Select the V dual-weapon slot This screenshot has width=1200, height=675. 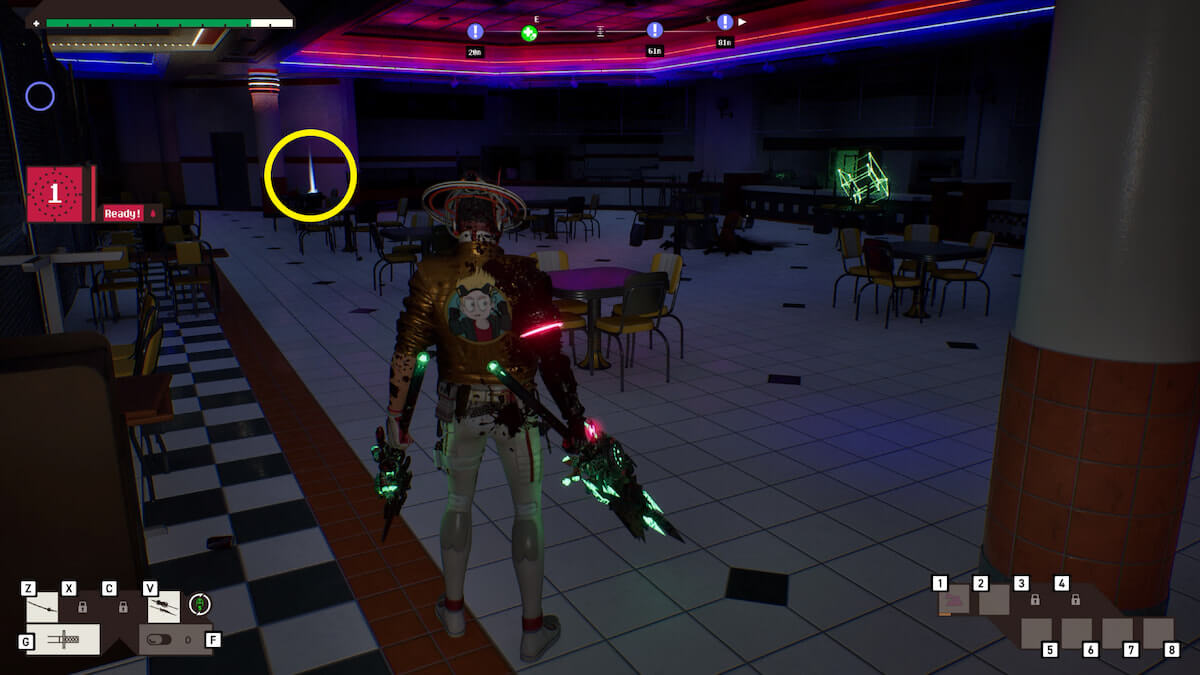[164, 606]
